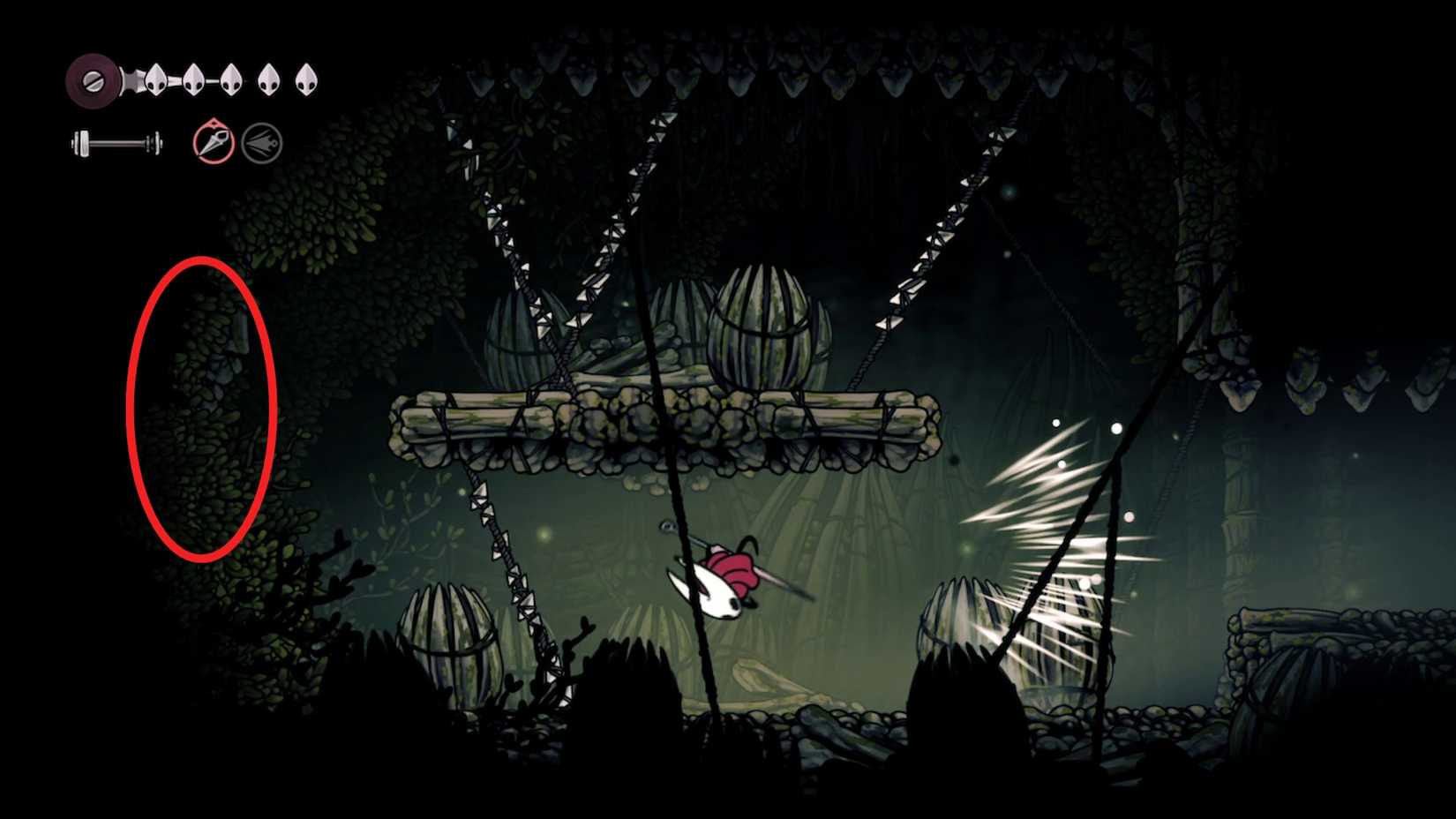
Task: Click the middle mask of the health meter
Action: click(x=231, y=79)
